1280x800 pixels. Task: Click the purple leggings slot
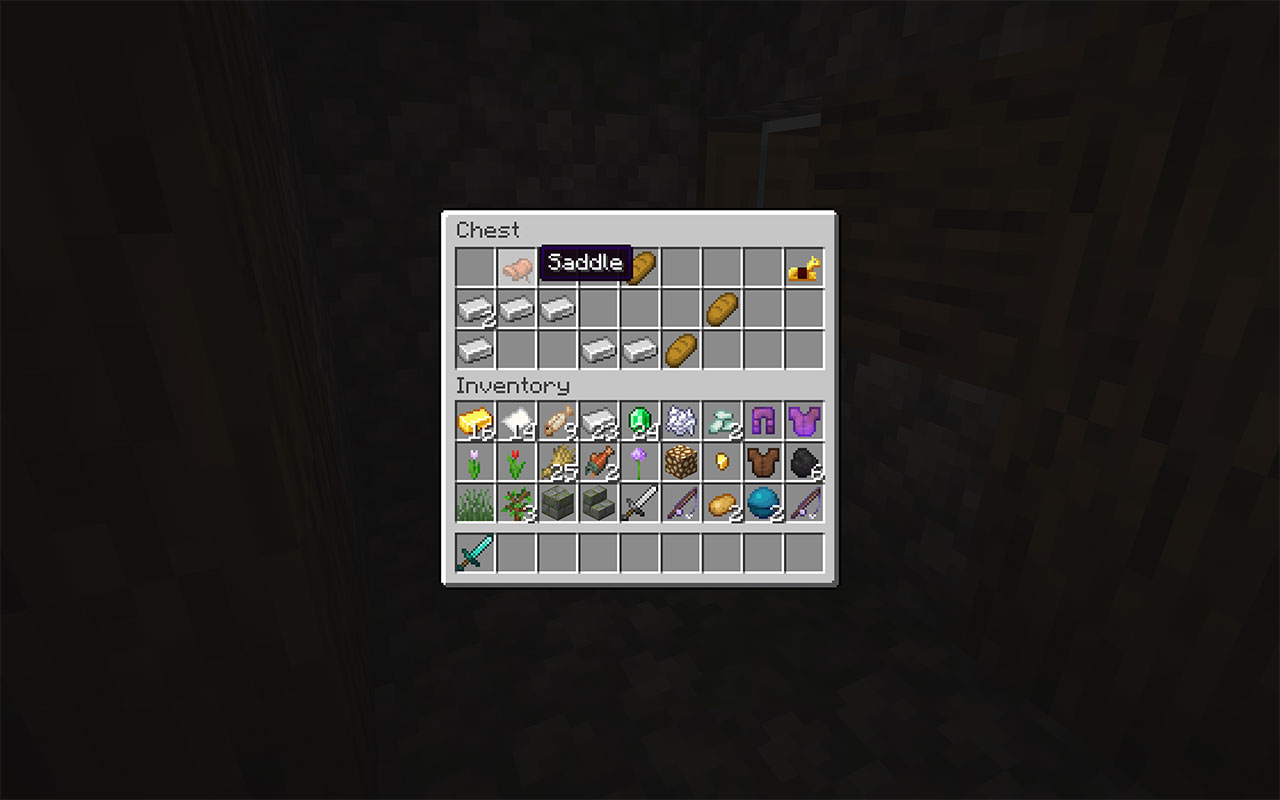[762, 421]
